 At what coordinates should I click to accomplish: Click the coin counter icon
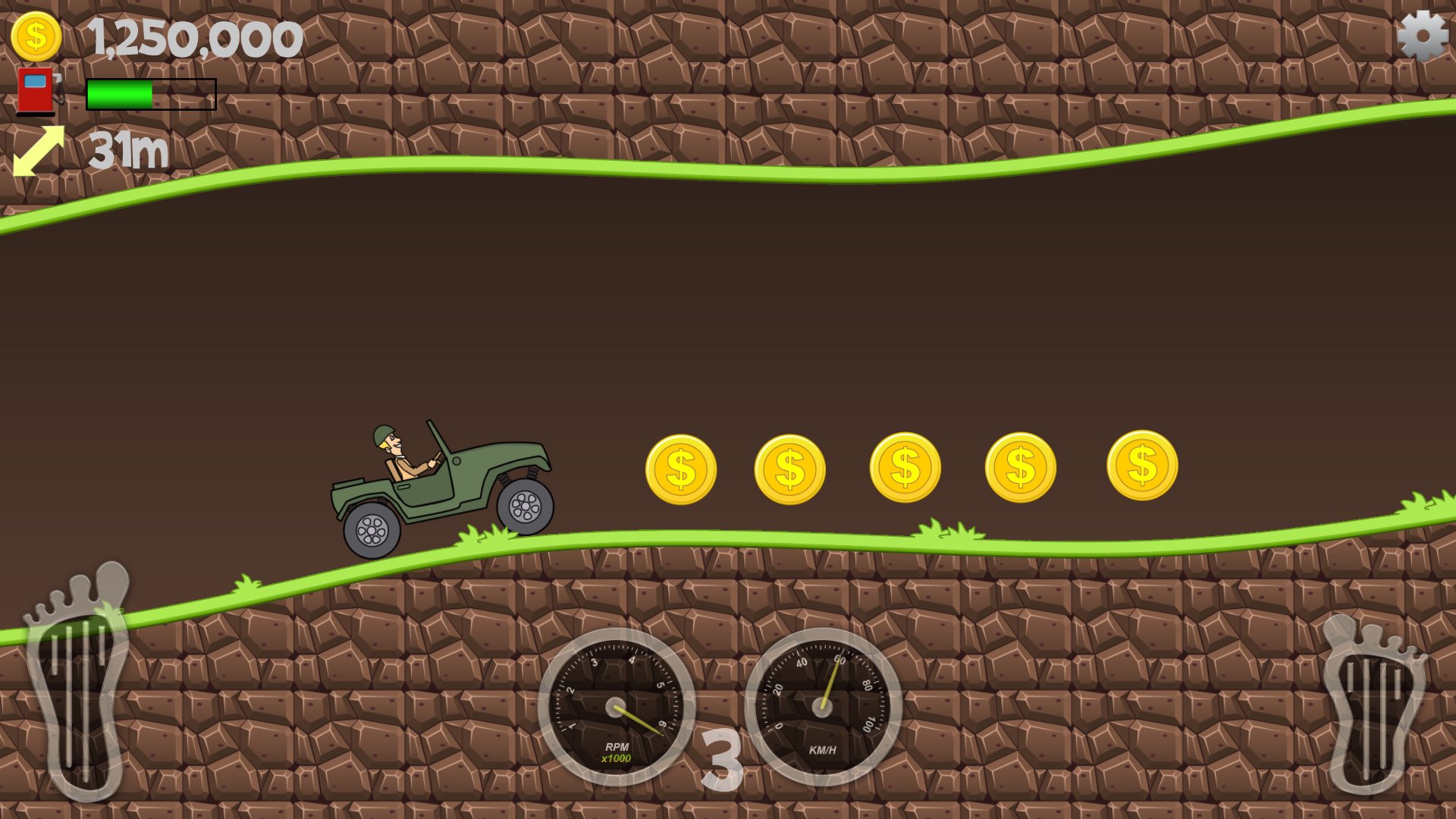[36, 34]
